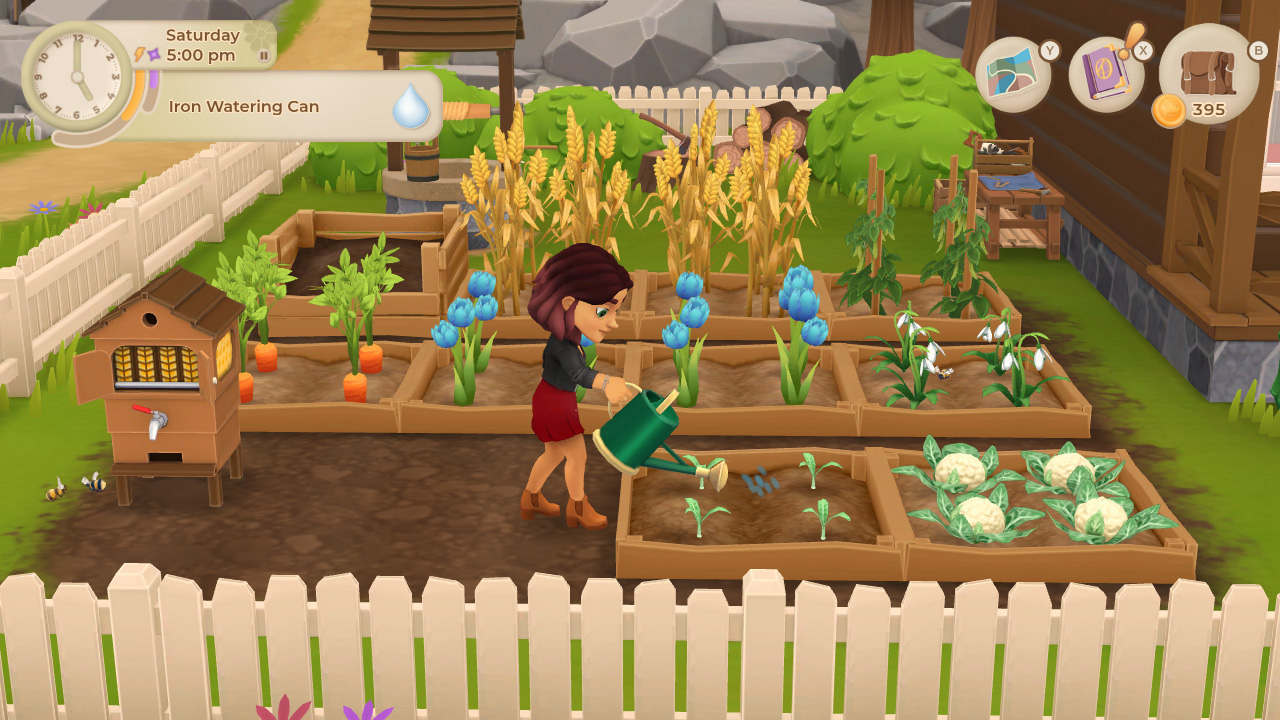The width and height of the screenshot is (1280, 720).
Task: Expand the Saturday day-and-time panel
Action: coord(200,46)
